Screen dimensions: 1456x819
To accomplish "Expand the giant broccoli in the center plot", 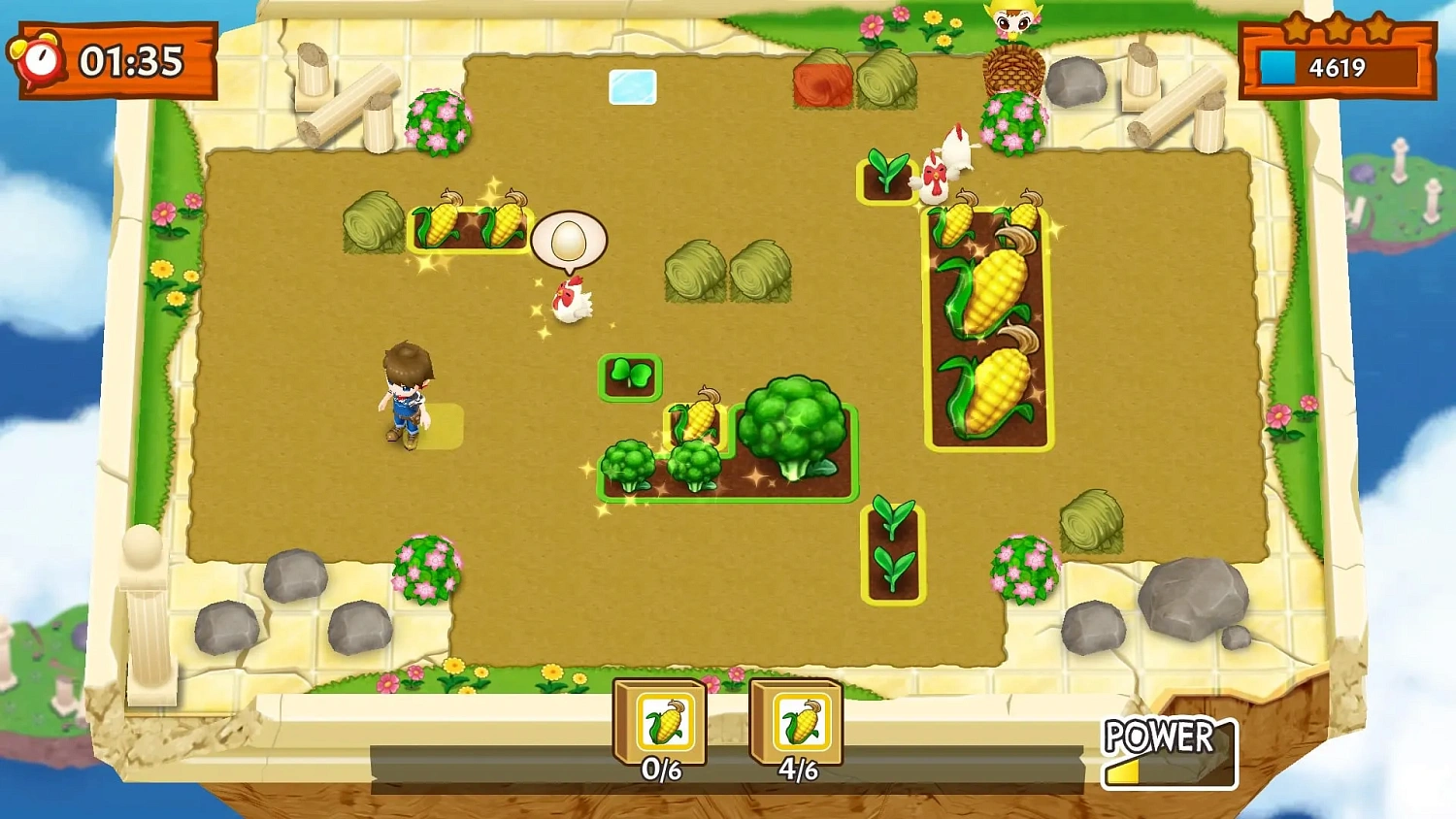I will [x=793, y=427].
